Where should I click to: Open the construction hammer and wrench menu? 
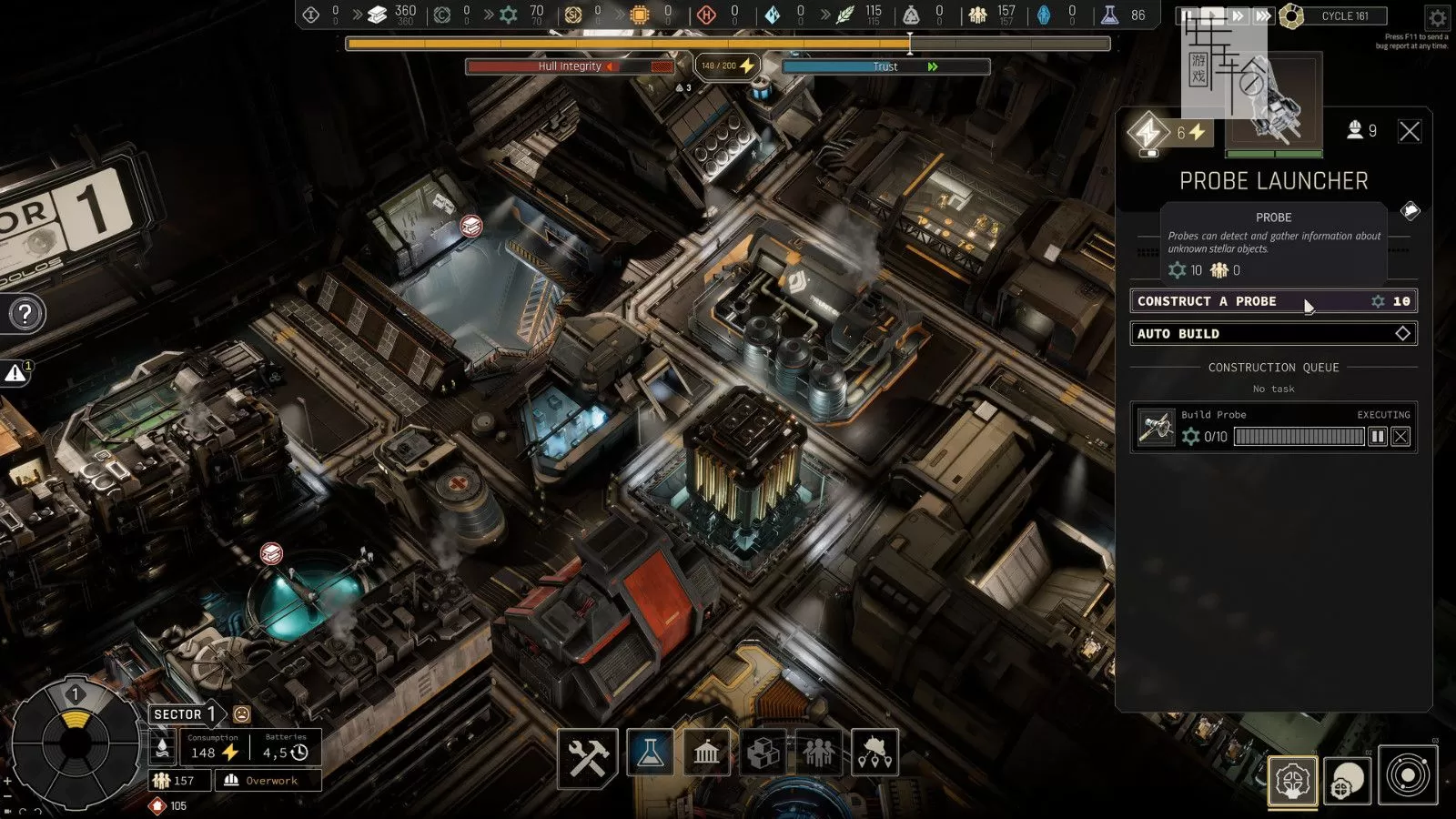pos(588,753)
